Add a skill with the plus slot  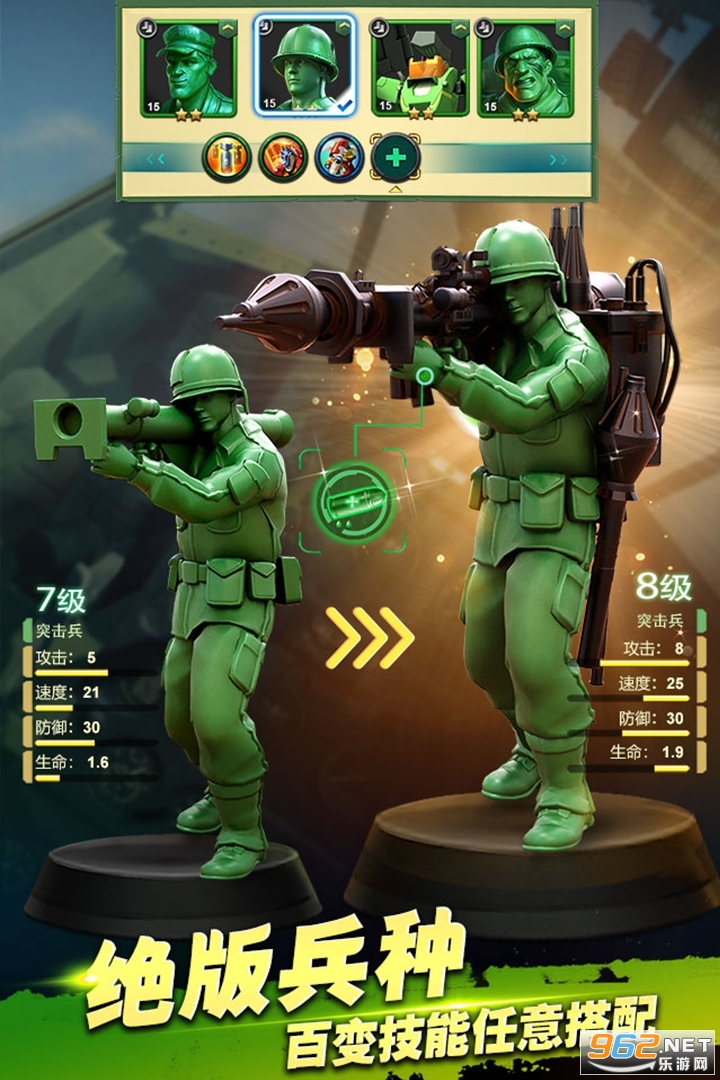click(396, 158)
